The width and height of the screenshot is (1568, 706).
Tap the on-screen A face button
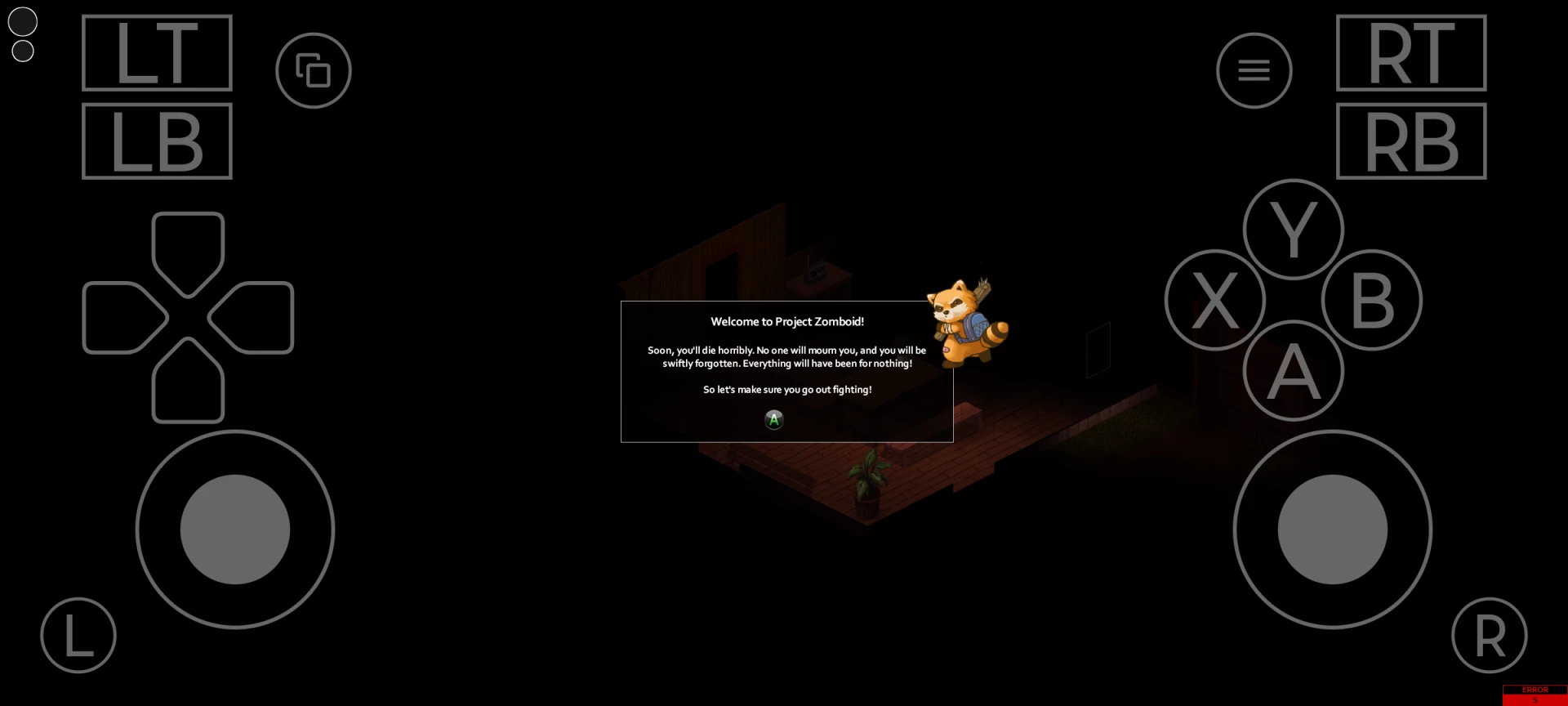click(x=1293, y=371)
